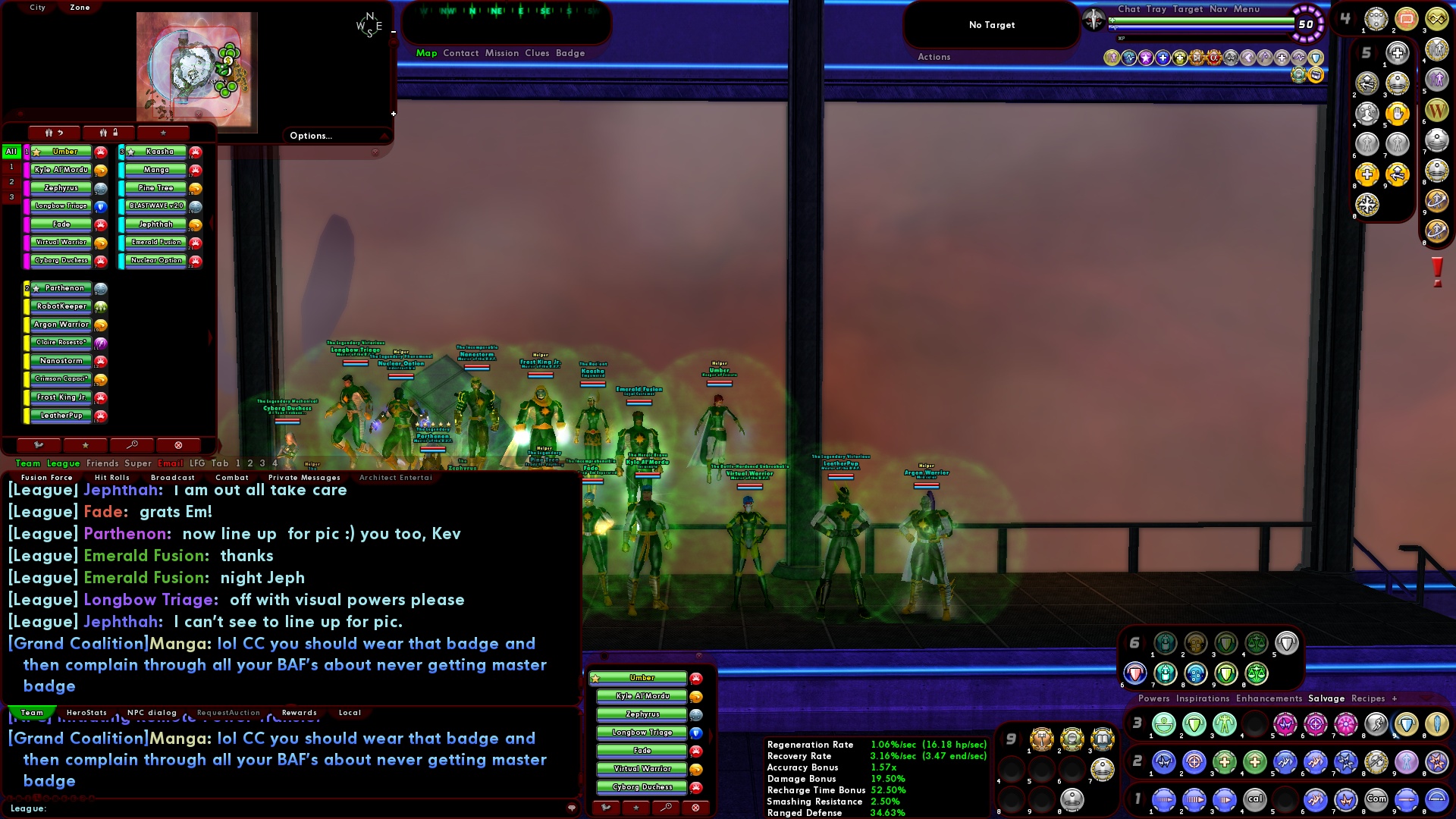Select the 'All' filter in the league roster

point(10,152)
